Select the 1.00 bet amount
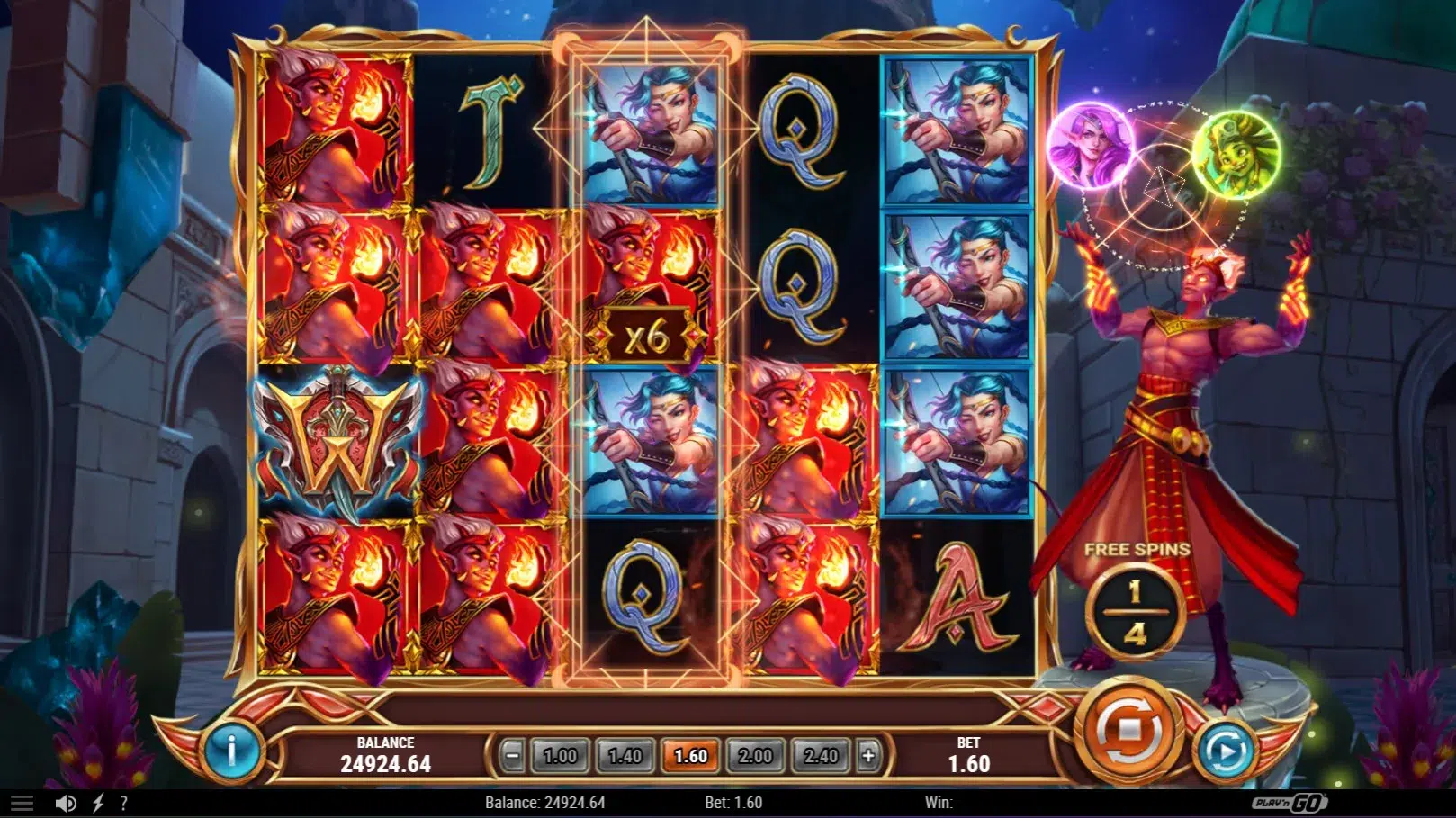 pos(560,756)
